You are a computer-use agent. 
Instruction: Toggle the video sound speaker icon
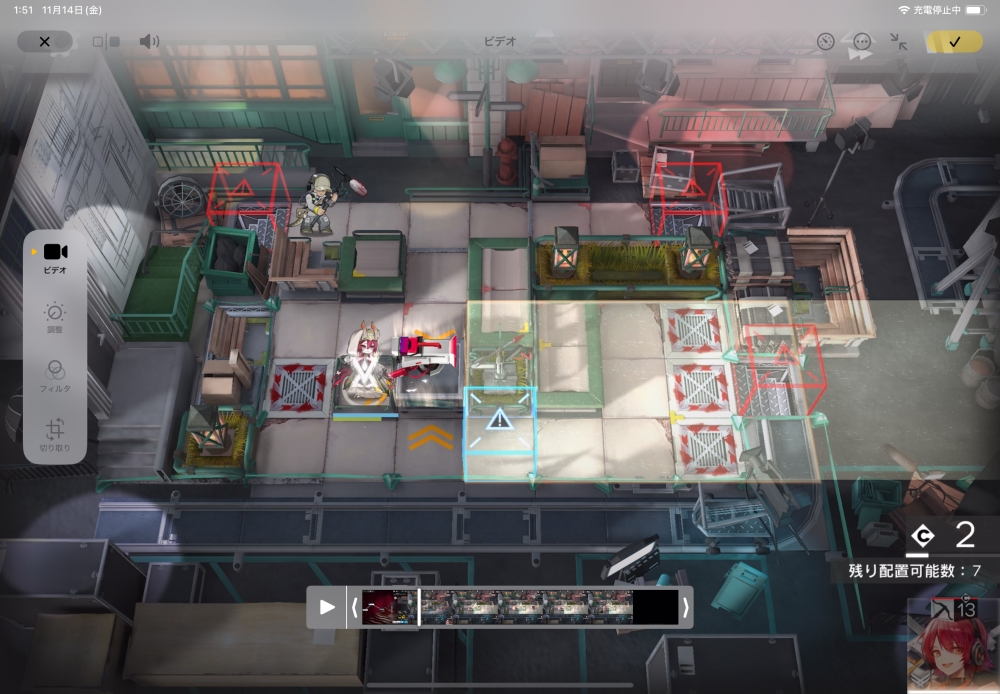click(x=149, y=42)
